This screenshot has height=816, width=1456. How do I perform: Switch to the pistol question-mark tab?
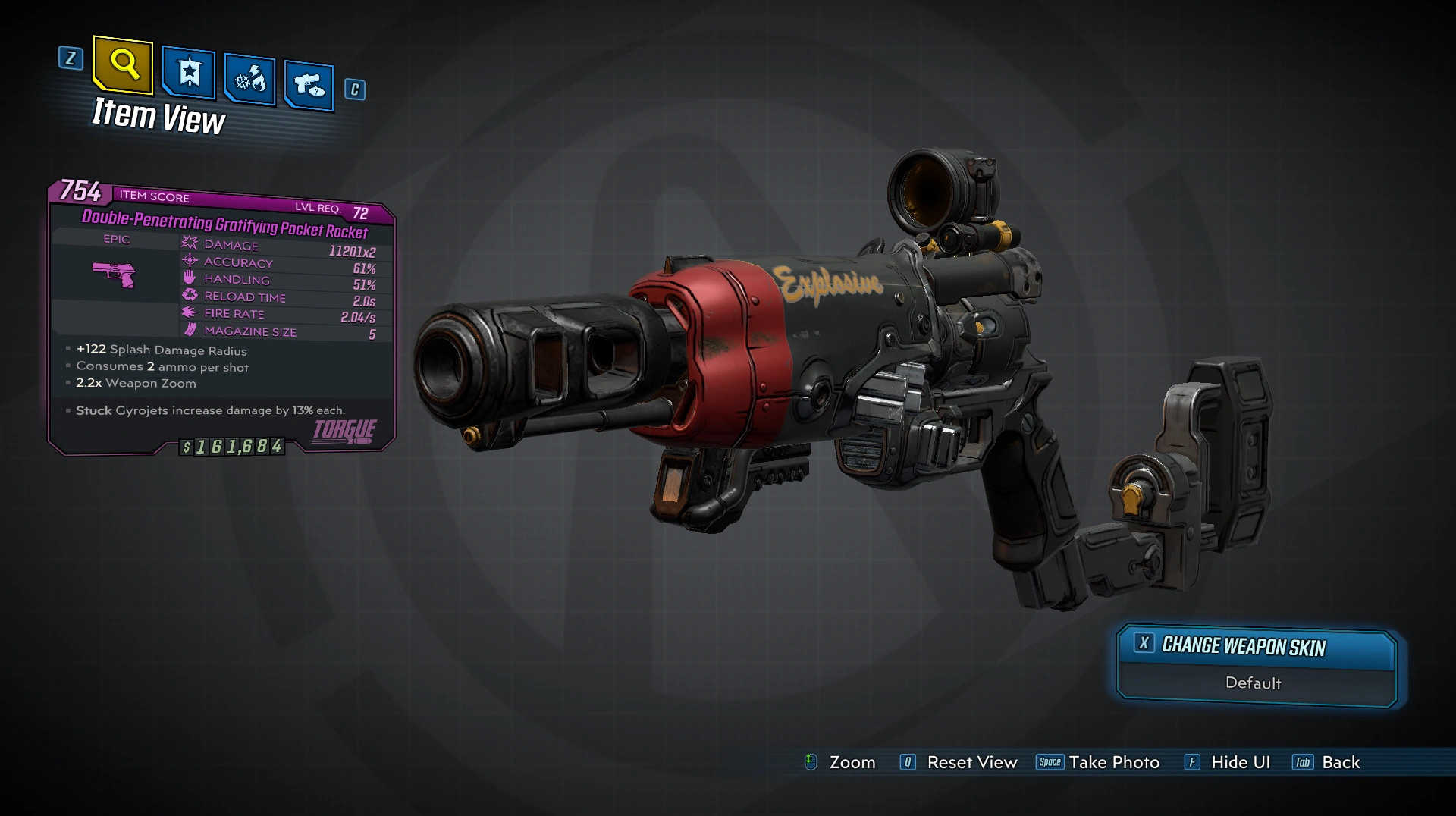(x=309, y=84)
